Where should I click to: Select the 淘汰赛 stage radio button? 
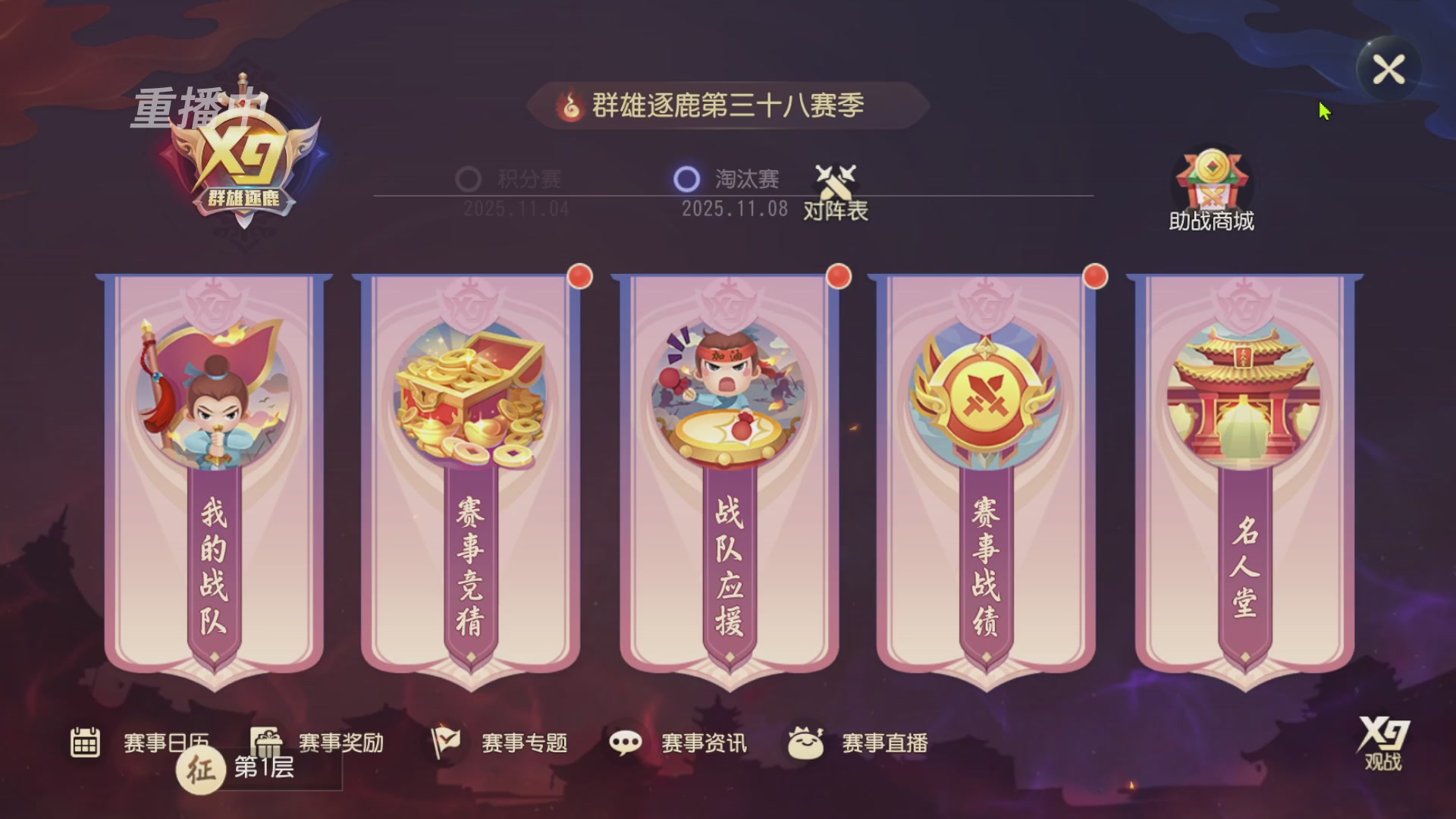tap(689, 177)
